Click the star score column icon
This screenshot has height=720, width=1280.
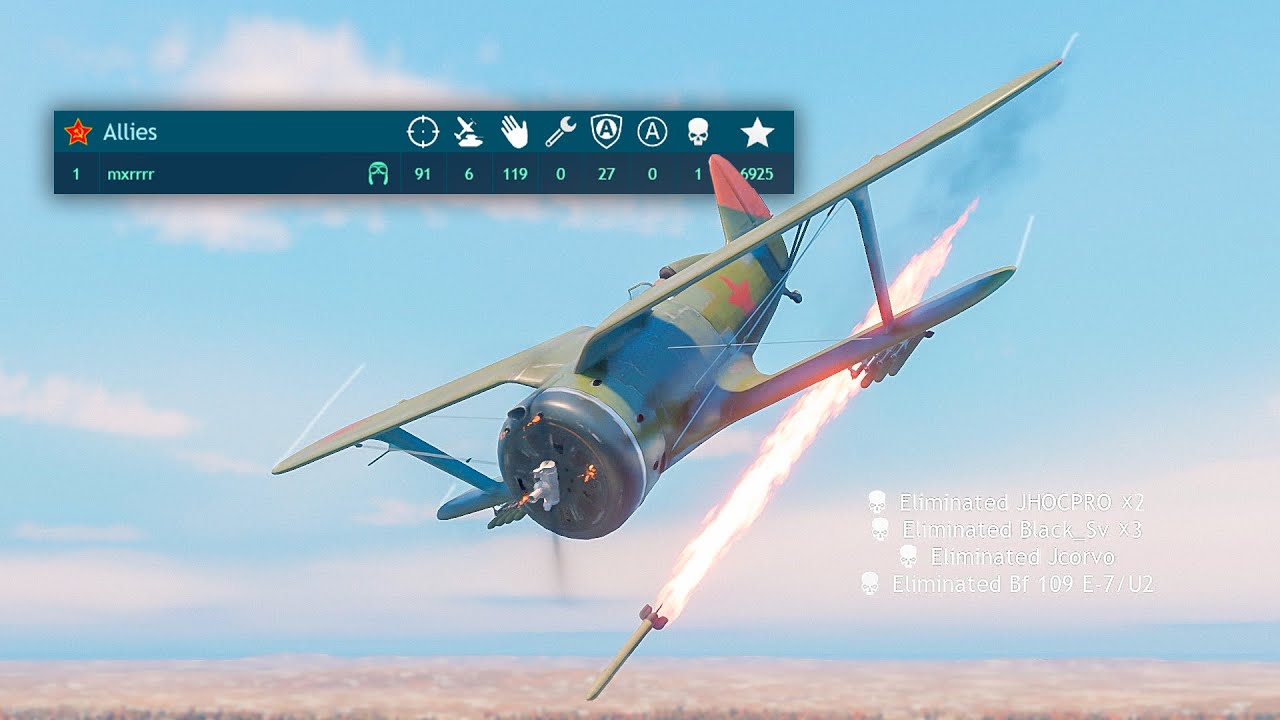757,132
